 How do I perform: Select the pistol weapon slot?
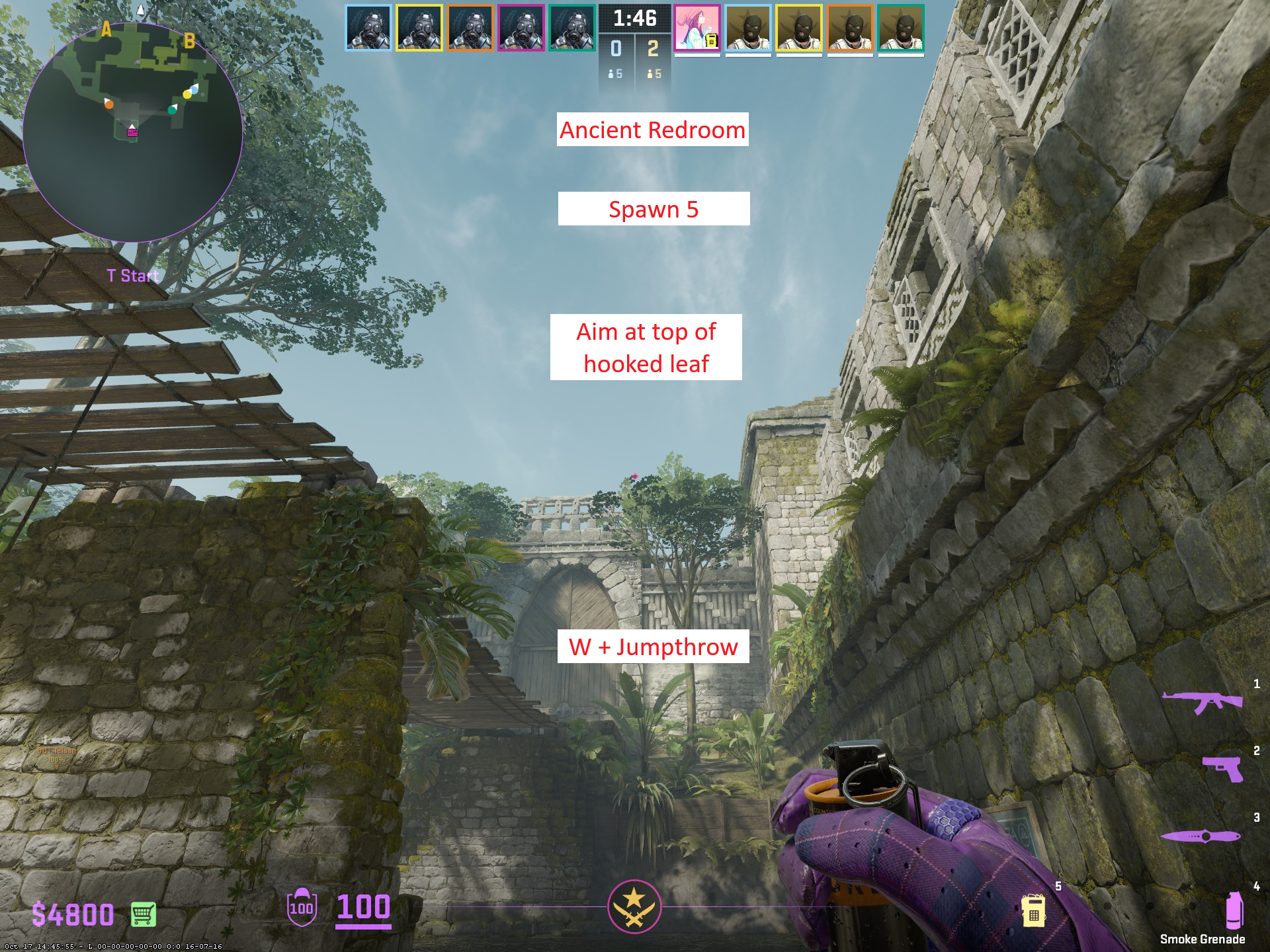[1222, 769]
